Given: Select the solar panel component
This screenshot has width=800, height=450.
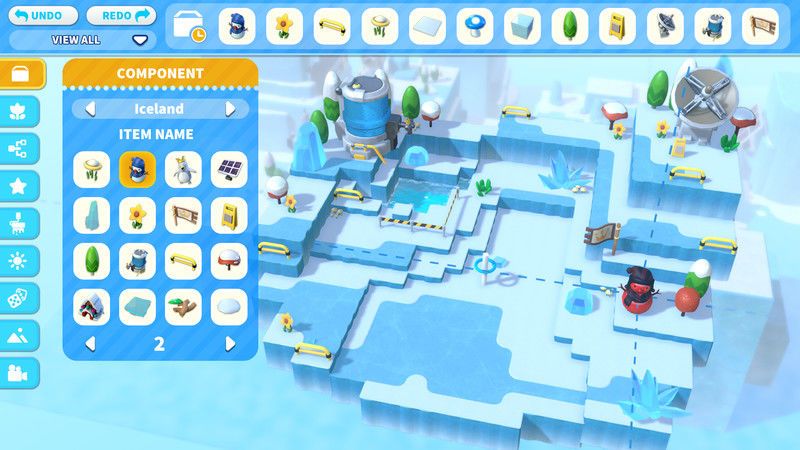Looking at the screenshot, I should click(x=229, y=169).
